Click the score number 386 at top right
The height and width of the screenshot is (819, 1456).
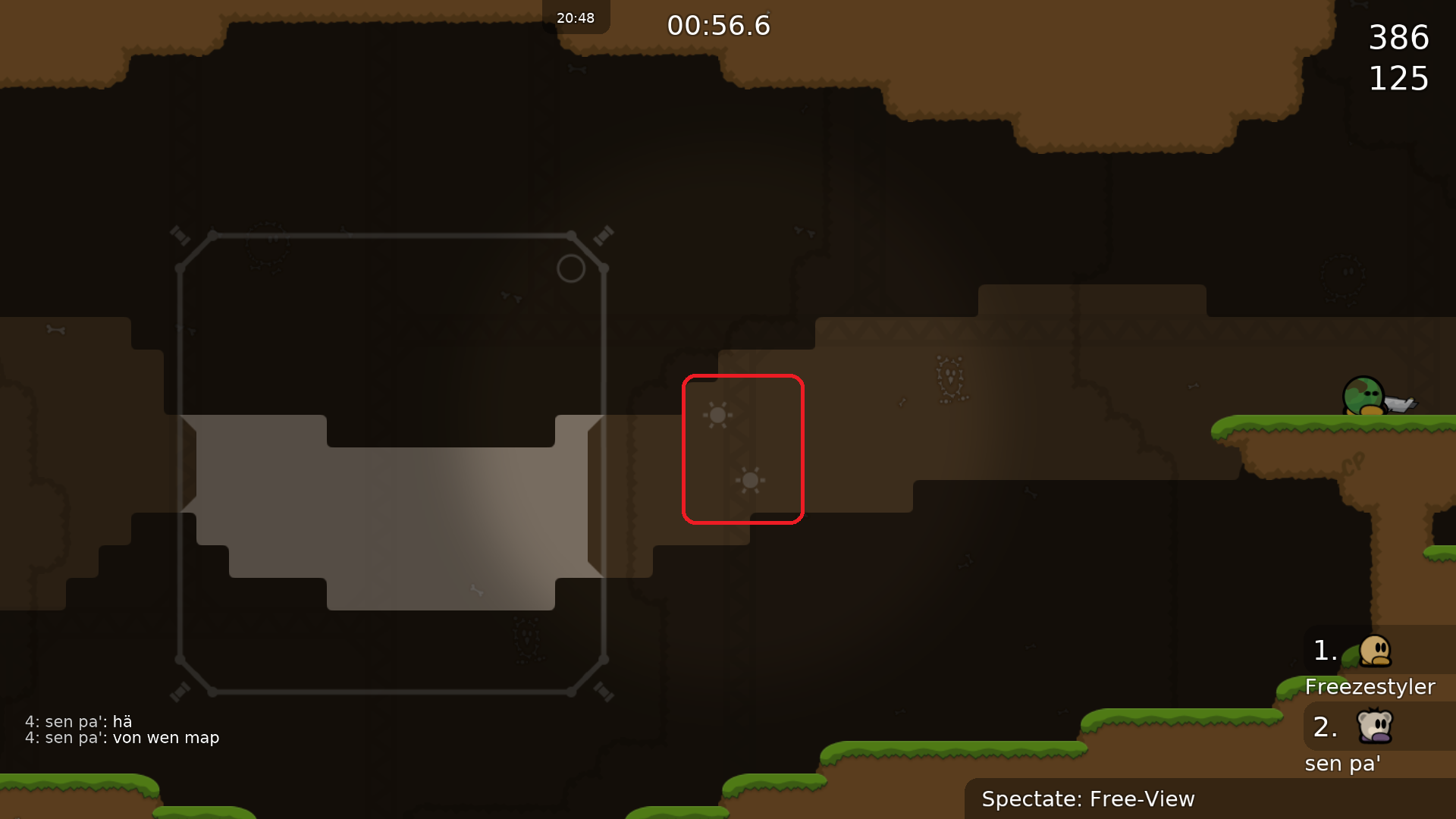pos(1399,38)
